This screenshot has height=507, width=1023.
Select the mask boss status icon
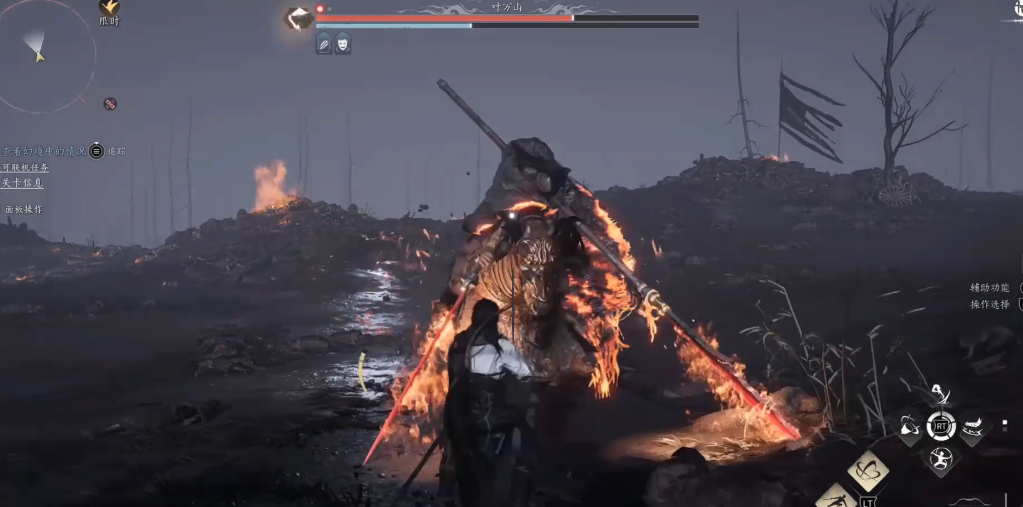pos(342,43)
